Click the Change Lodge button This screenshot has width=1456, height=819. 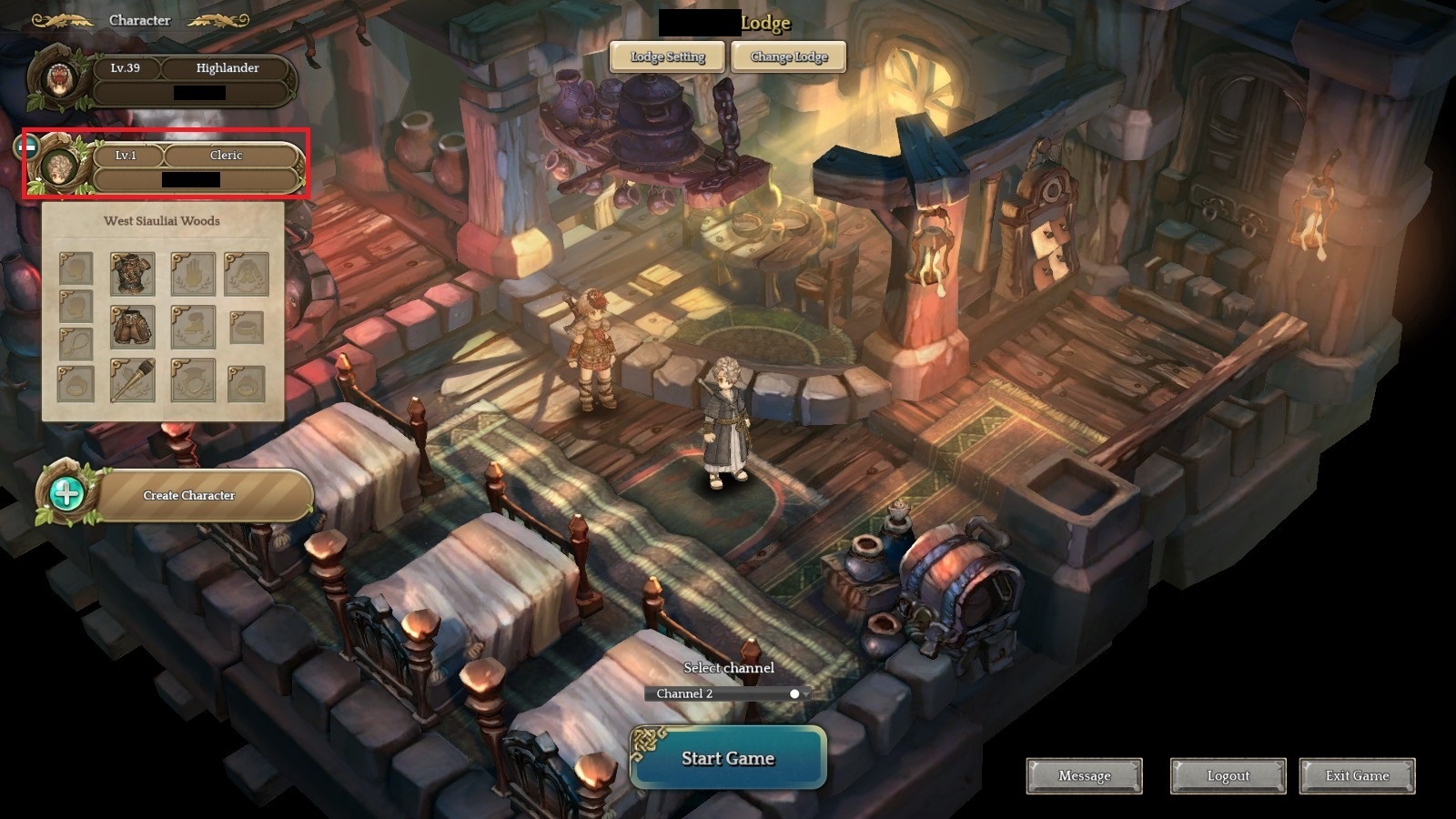click(x=788, y=56)
